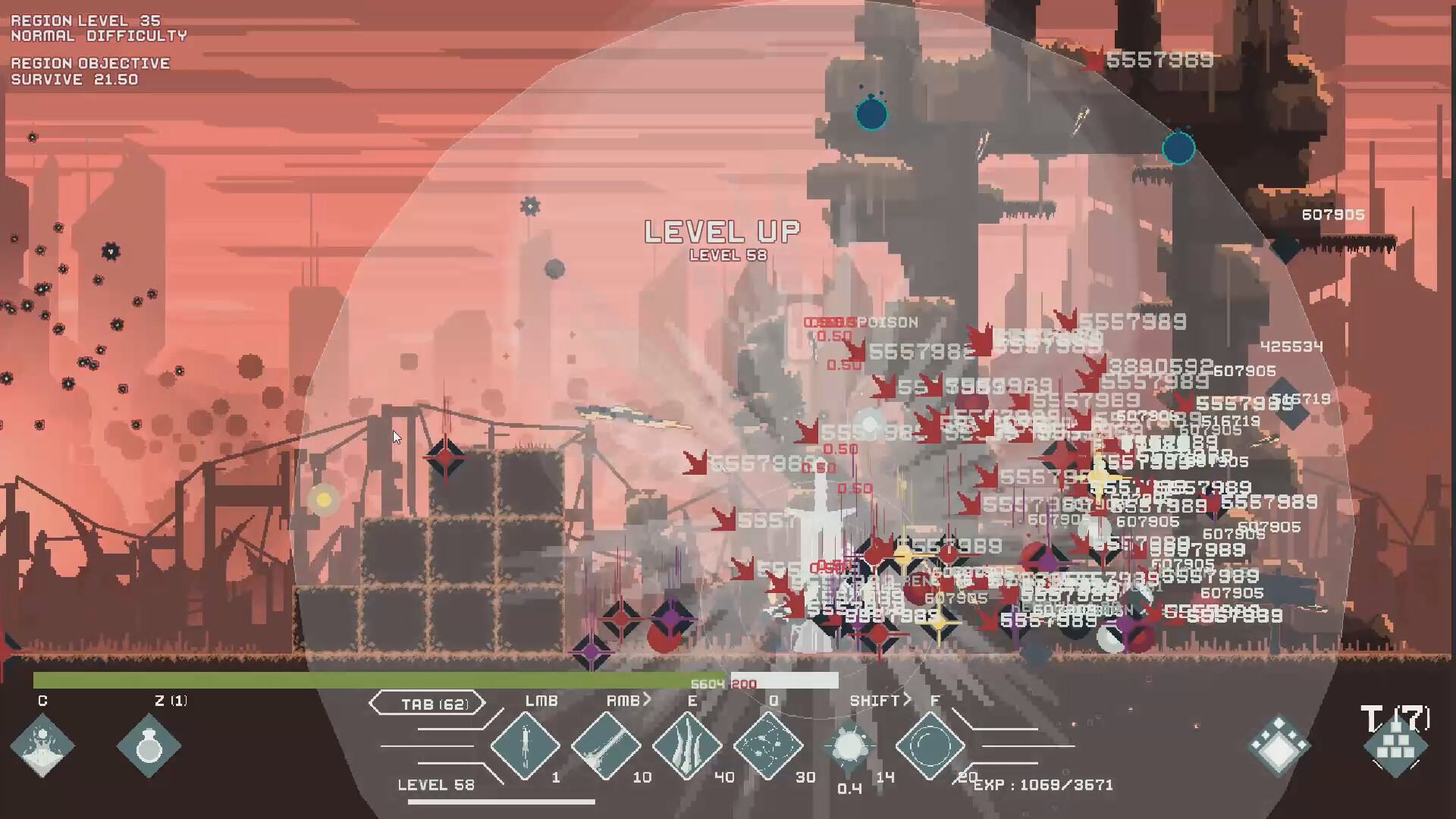Select the RMB projectile slash ability icon
1456x819 pixels.
point(605,744)
